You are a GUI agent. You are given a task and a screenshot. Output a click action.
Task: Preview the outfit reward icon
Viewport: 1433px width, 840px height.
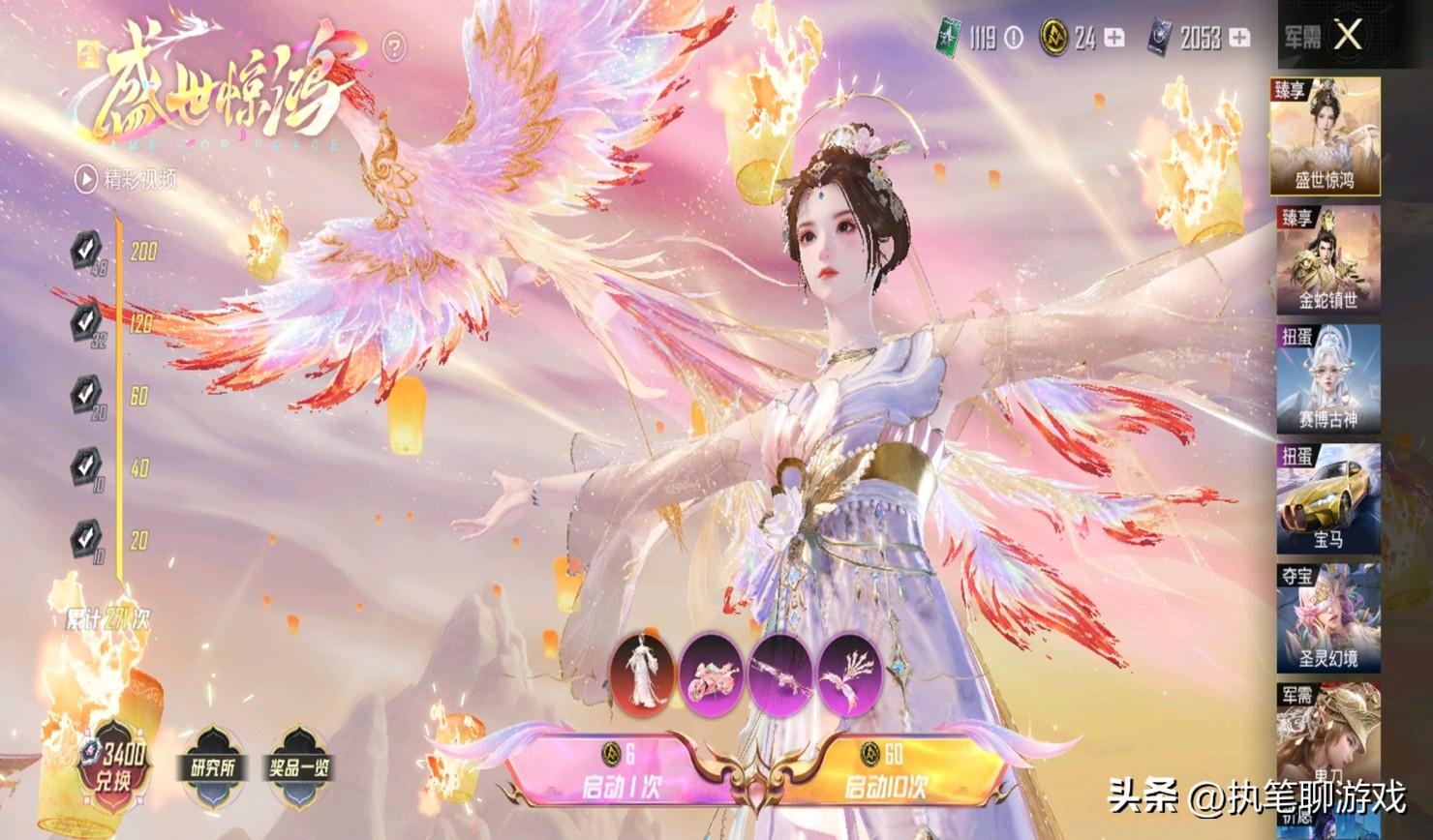[644, 672]
